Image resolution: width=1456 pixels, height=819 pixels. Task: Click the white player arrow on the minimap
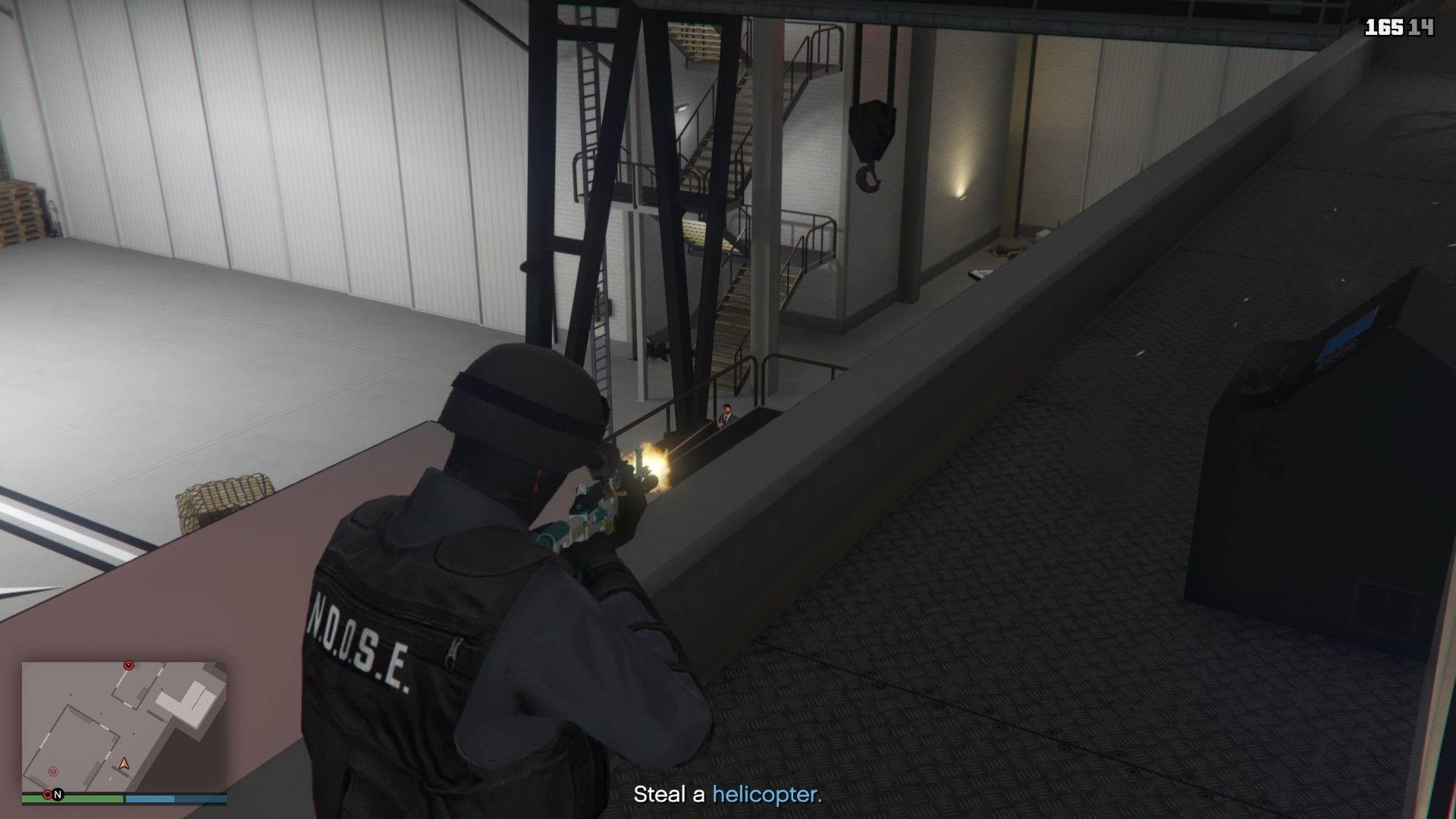tap(124, 764)
